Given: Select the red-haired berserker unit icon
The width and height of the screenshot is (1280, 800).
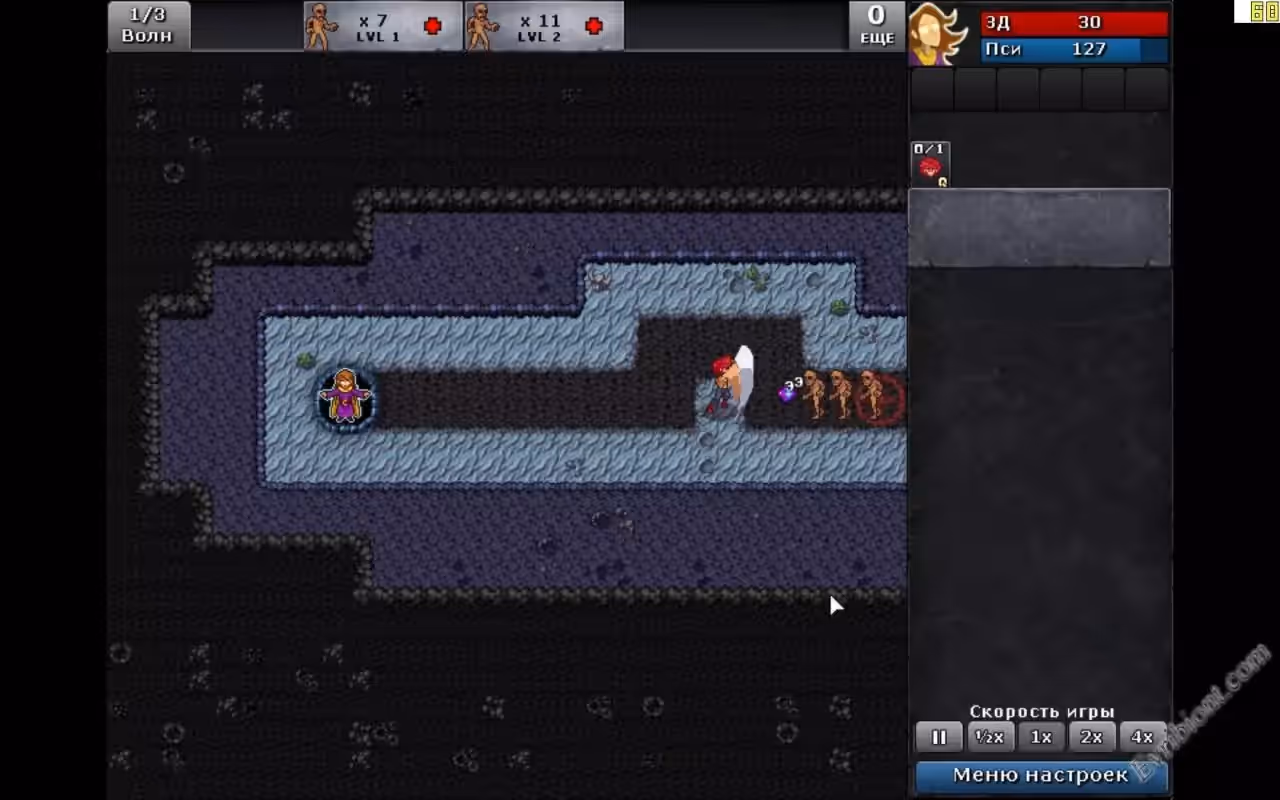Looking at the screenshot, I should pos(931,164).
